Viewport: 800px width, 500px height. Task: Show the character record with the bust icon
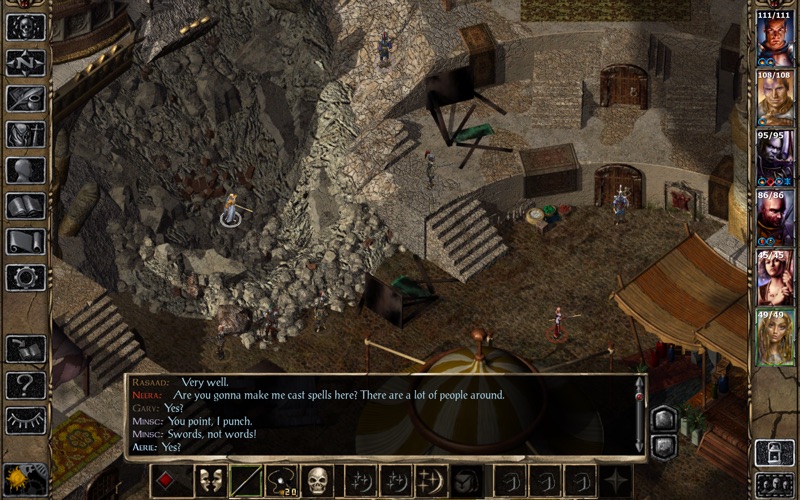click(x=25, y=170)
